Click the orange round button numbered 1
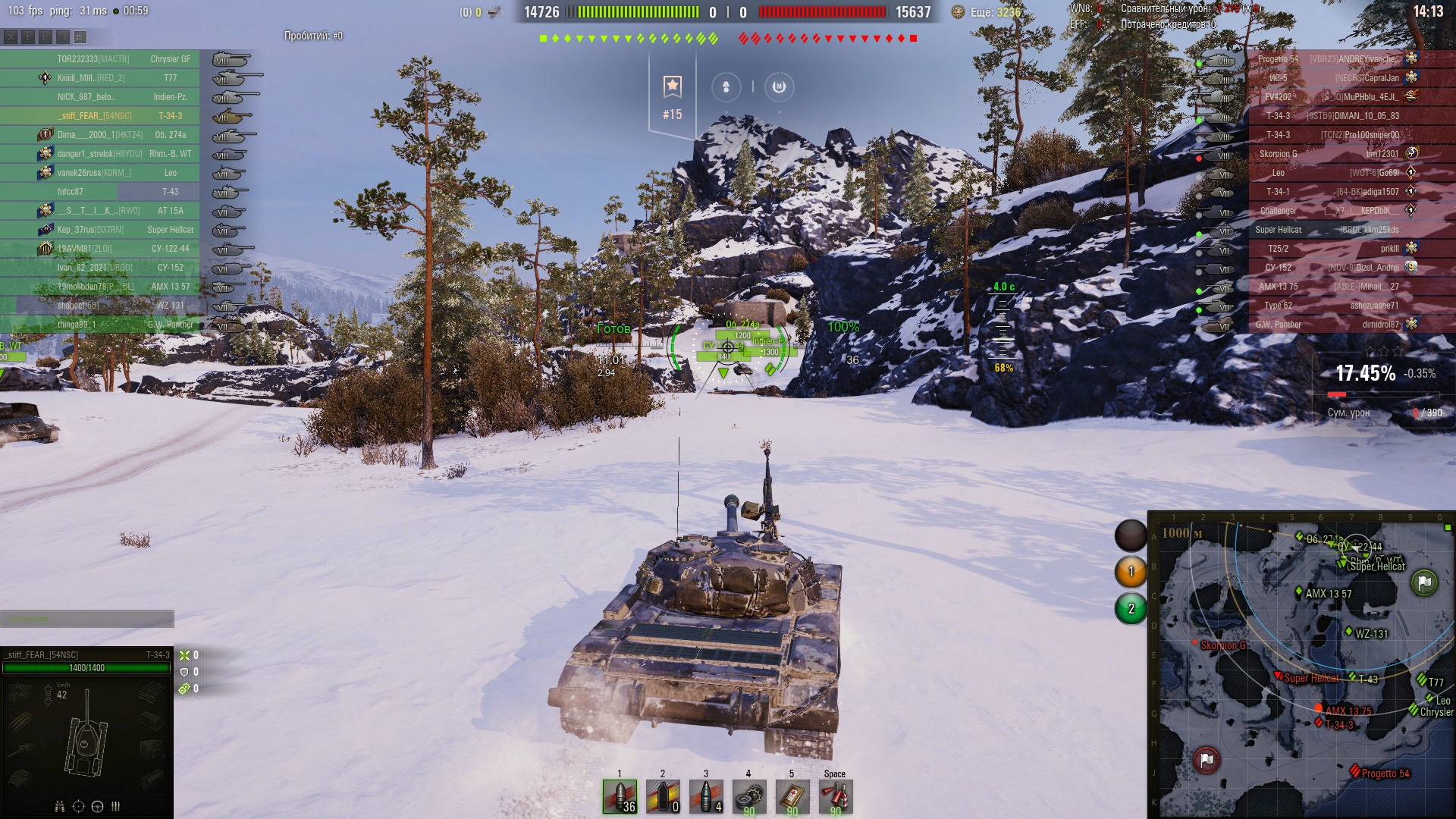1456x819 pixels. 1131,572
